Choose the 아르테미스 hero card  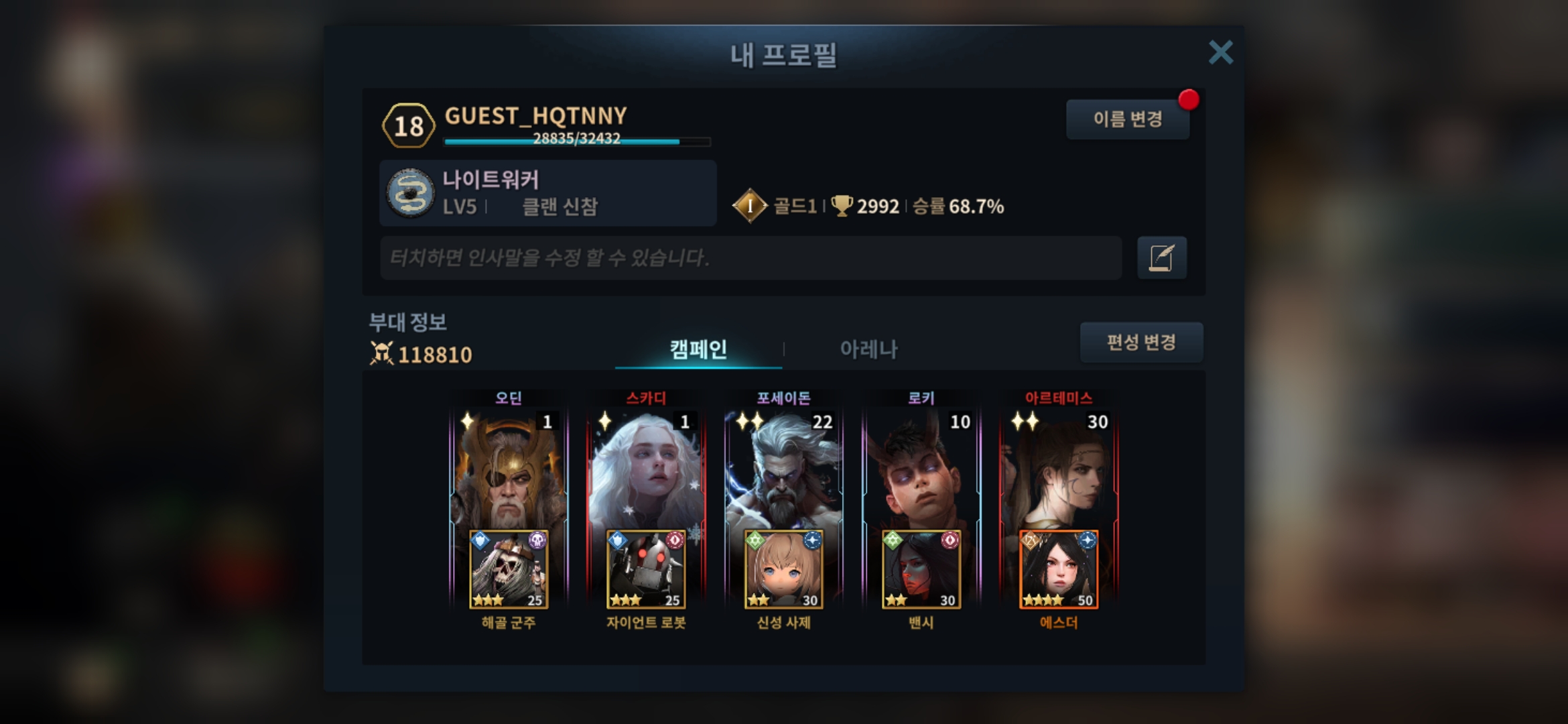pos(1059,469)
